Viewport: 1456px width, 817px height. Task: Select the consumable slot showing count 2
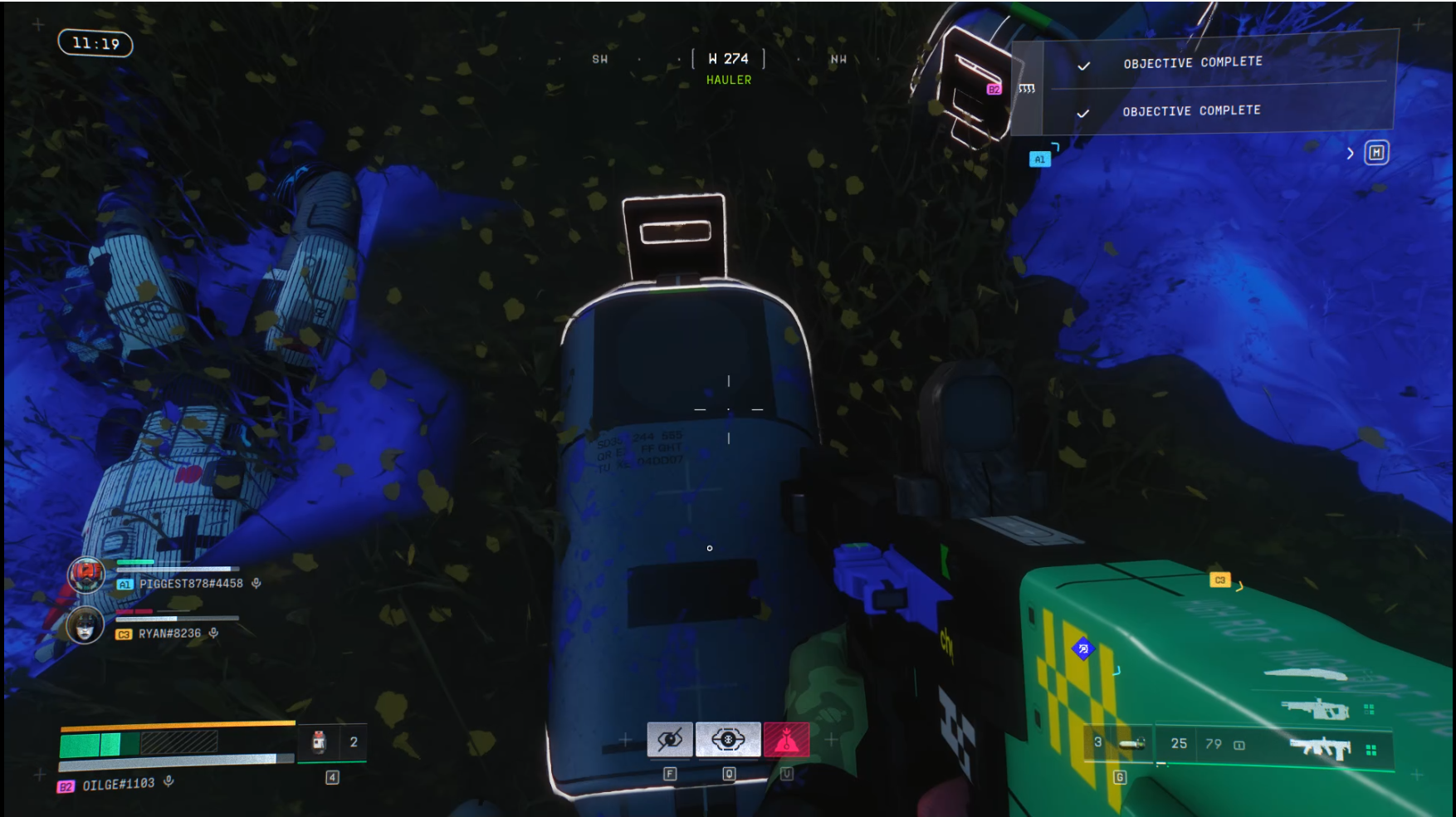coord(332,742)
